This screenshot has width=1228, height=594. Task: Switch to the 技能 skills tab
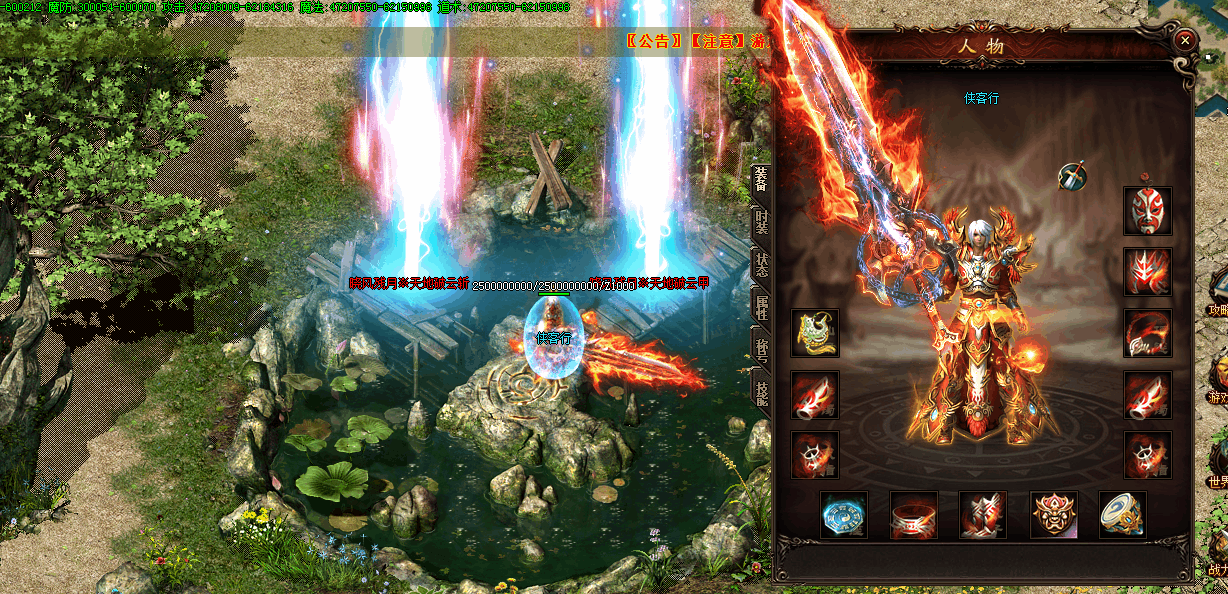pyautogui.click(x=761, y=392)
